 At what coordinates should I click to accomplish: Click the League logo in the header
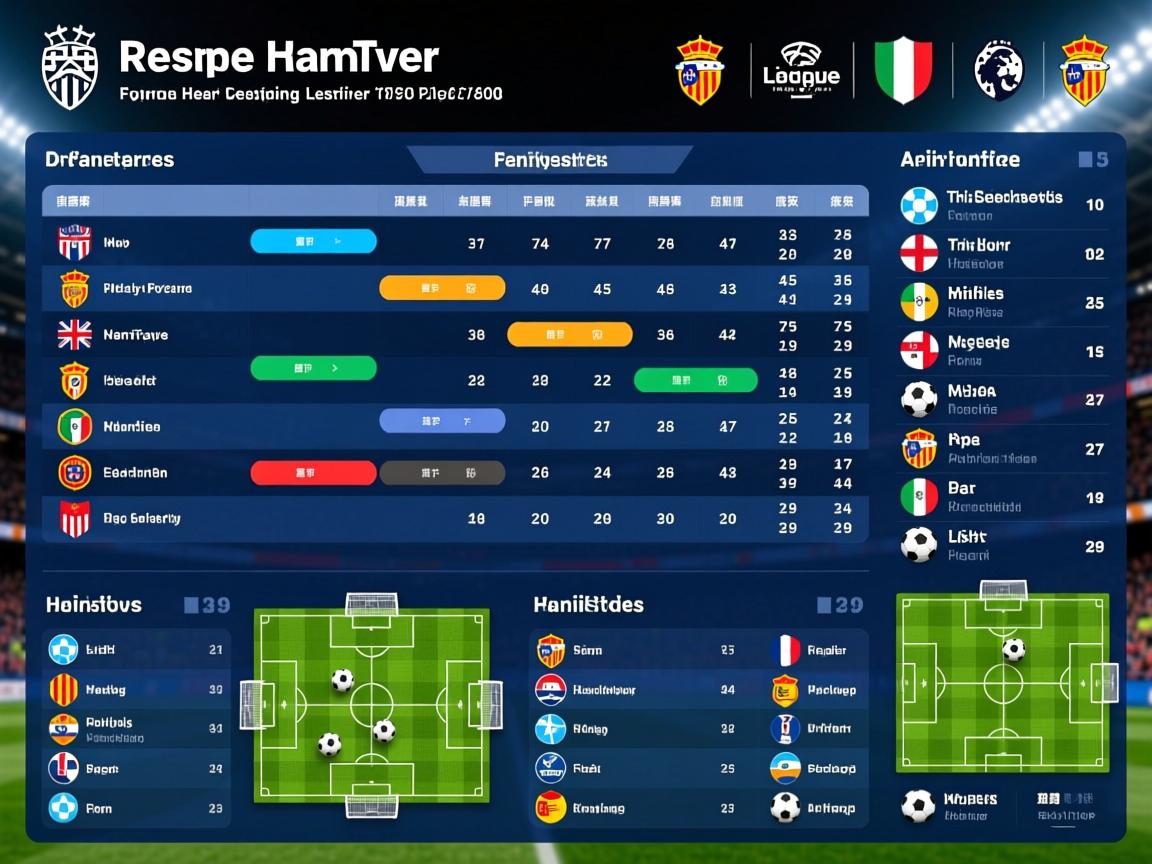[x=801, y=69]
